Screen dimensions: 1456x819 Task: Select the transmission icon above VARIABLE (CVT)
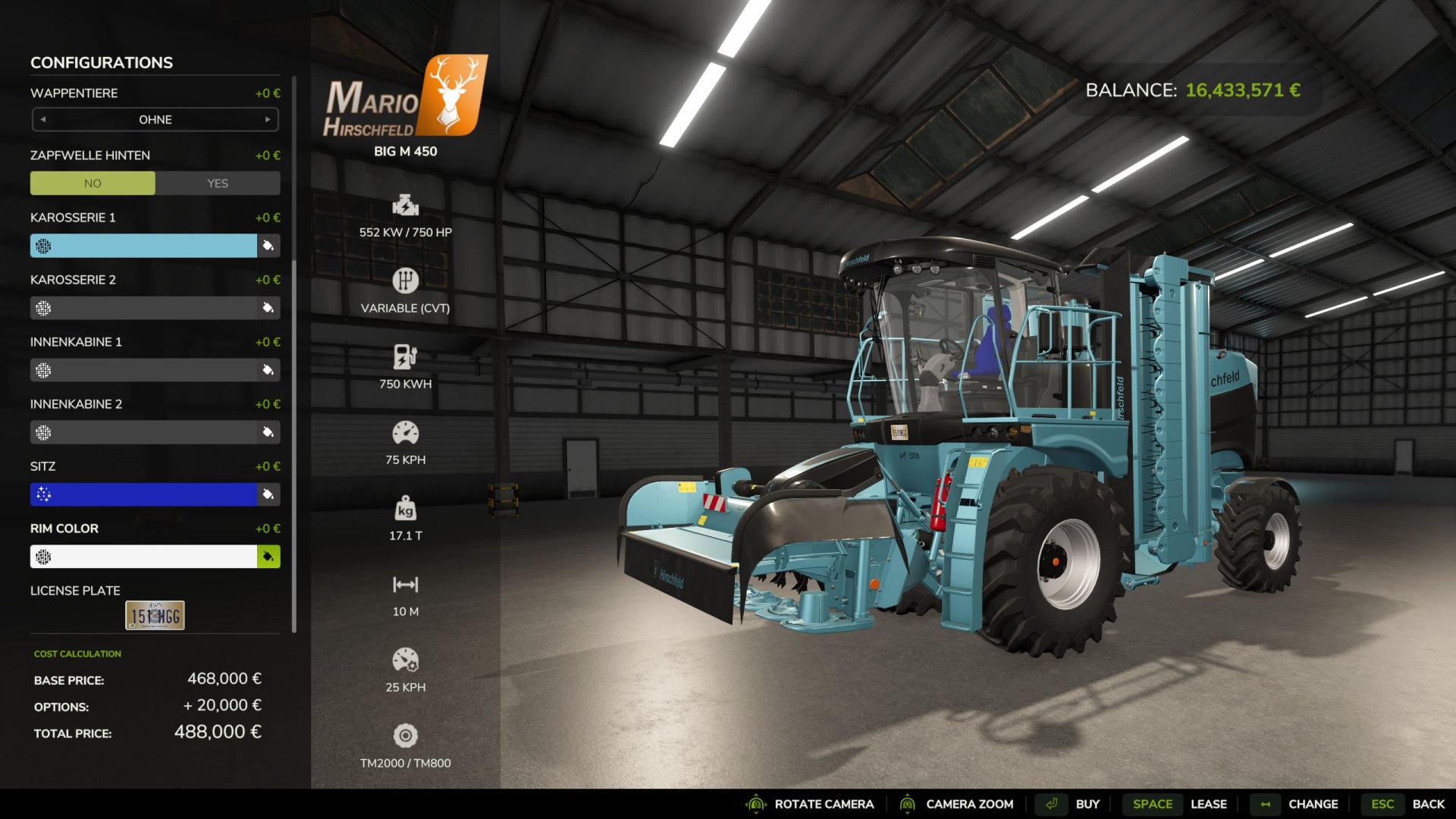[406, 281]
